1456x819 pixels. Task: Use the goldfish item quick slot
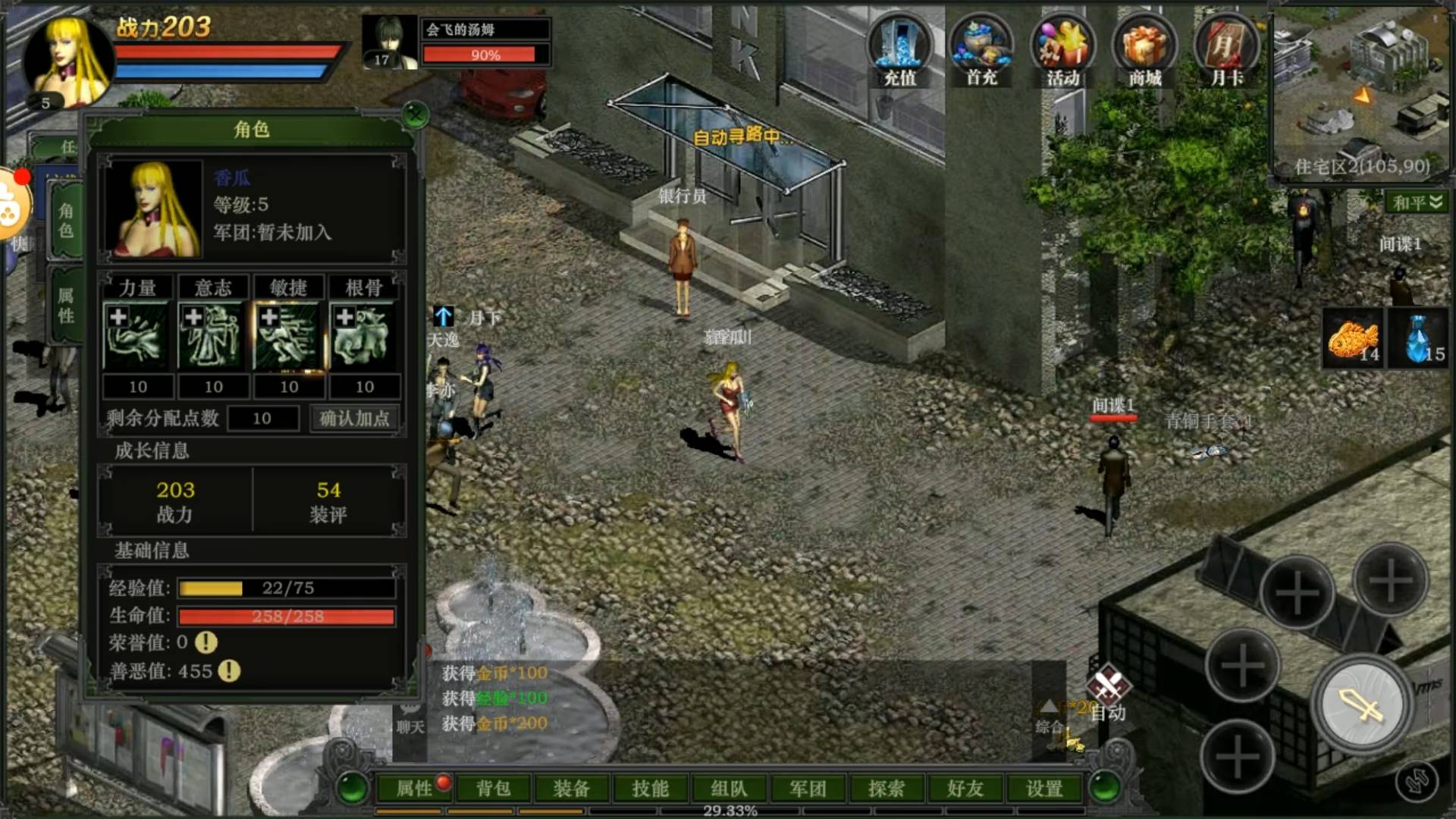(1354, 340)
